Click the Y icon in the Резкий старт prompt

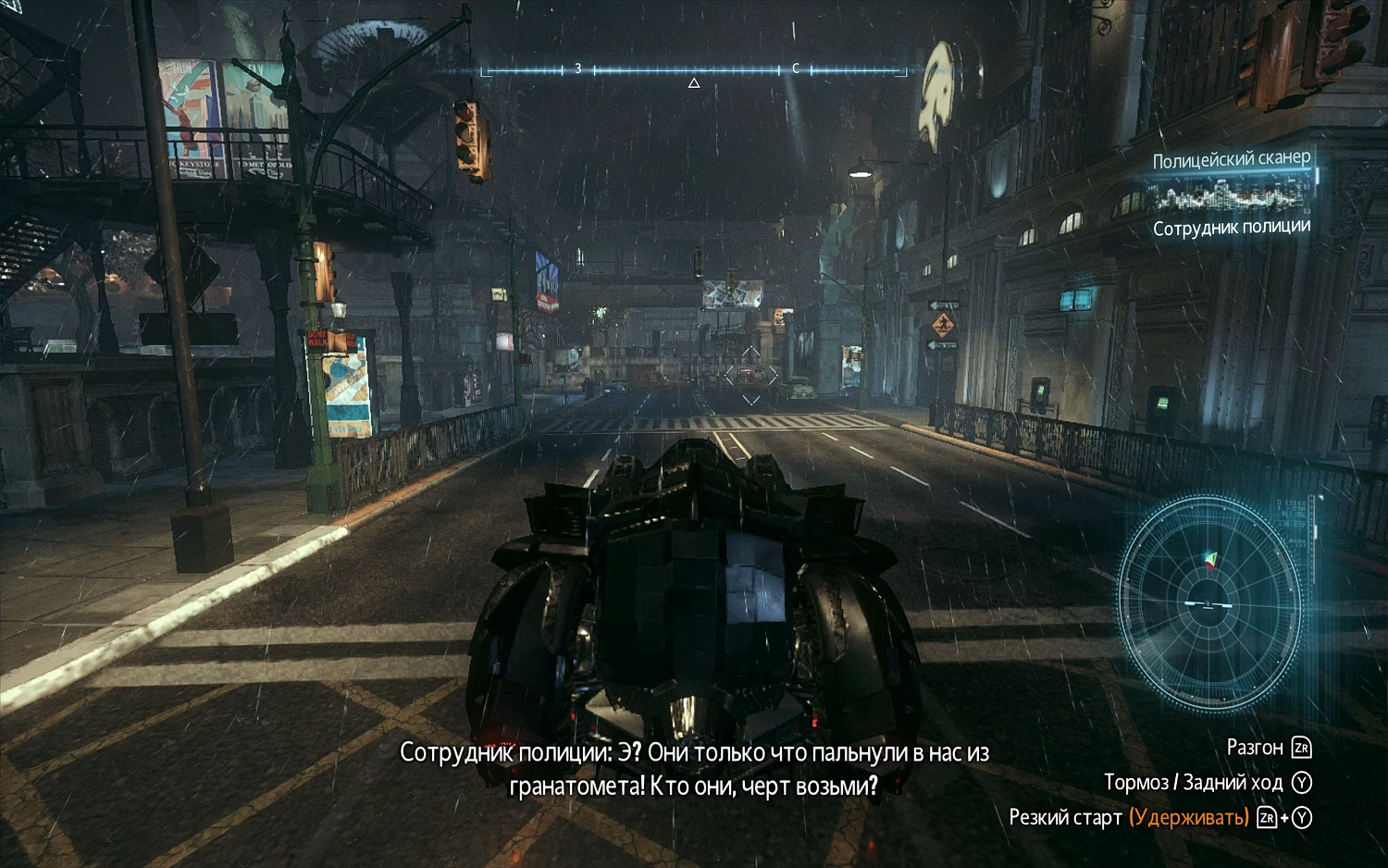[x=1301, y=818]
